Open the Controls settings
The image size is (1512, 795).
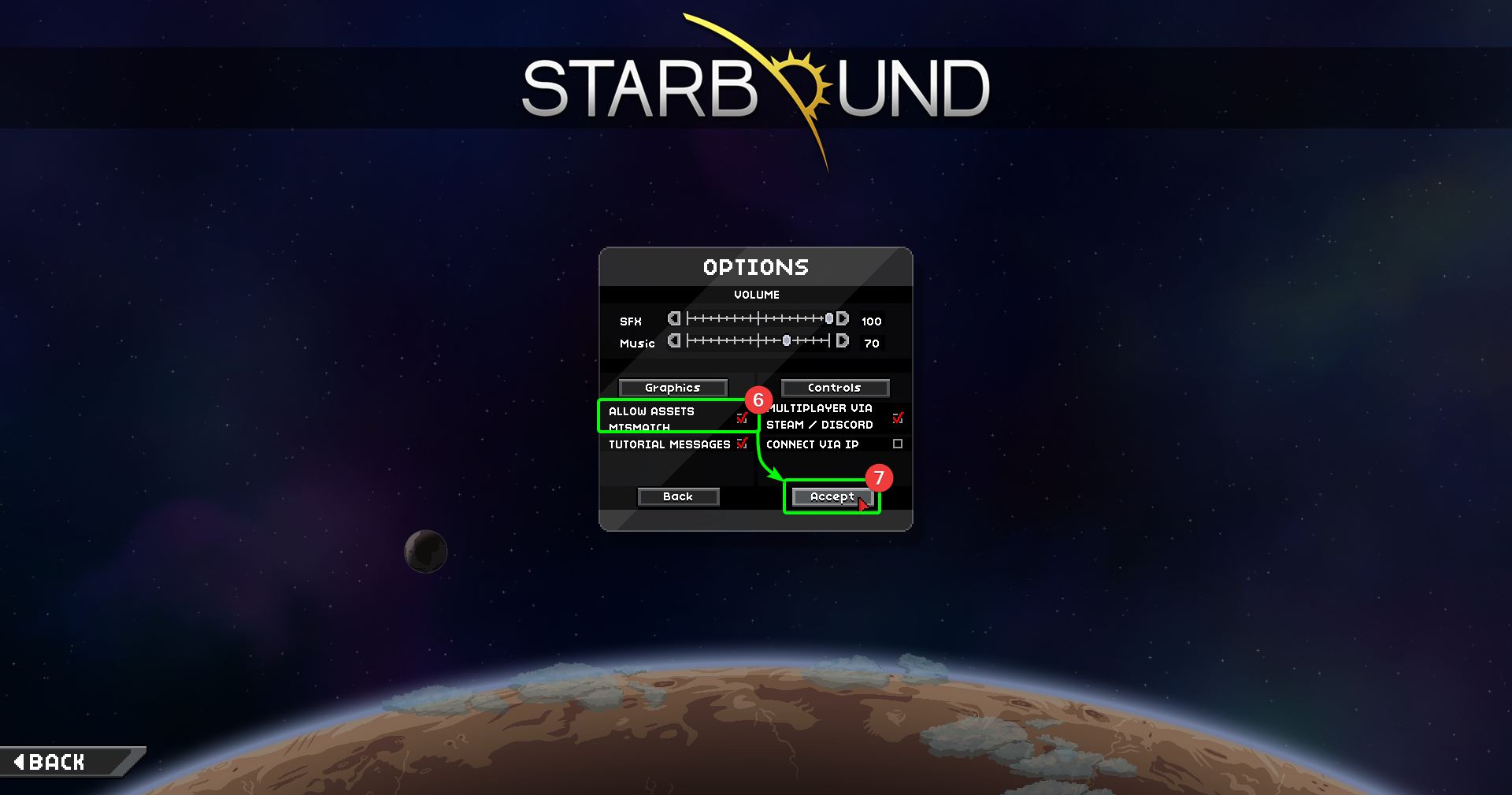(835, 387)
